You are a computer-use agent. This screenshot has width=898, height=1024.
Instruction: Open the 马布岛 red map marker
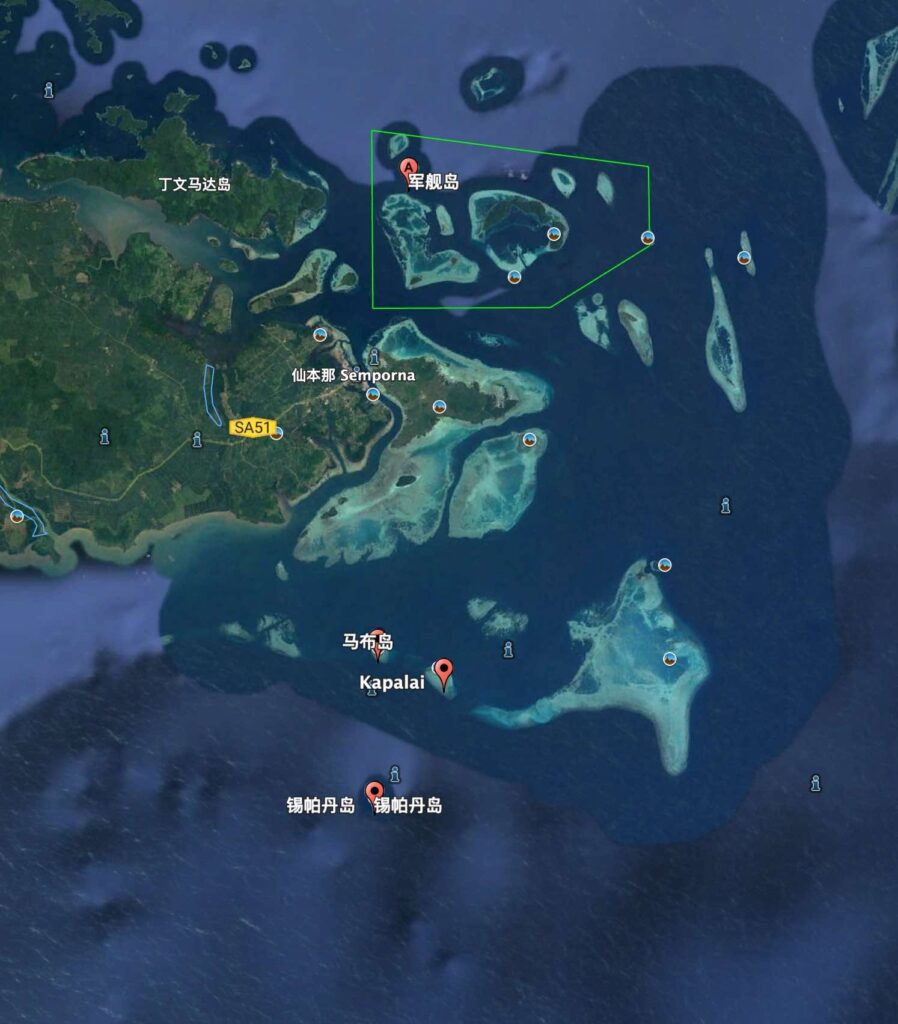pos(377,640)
